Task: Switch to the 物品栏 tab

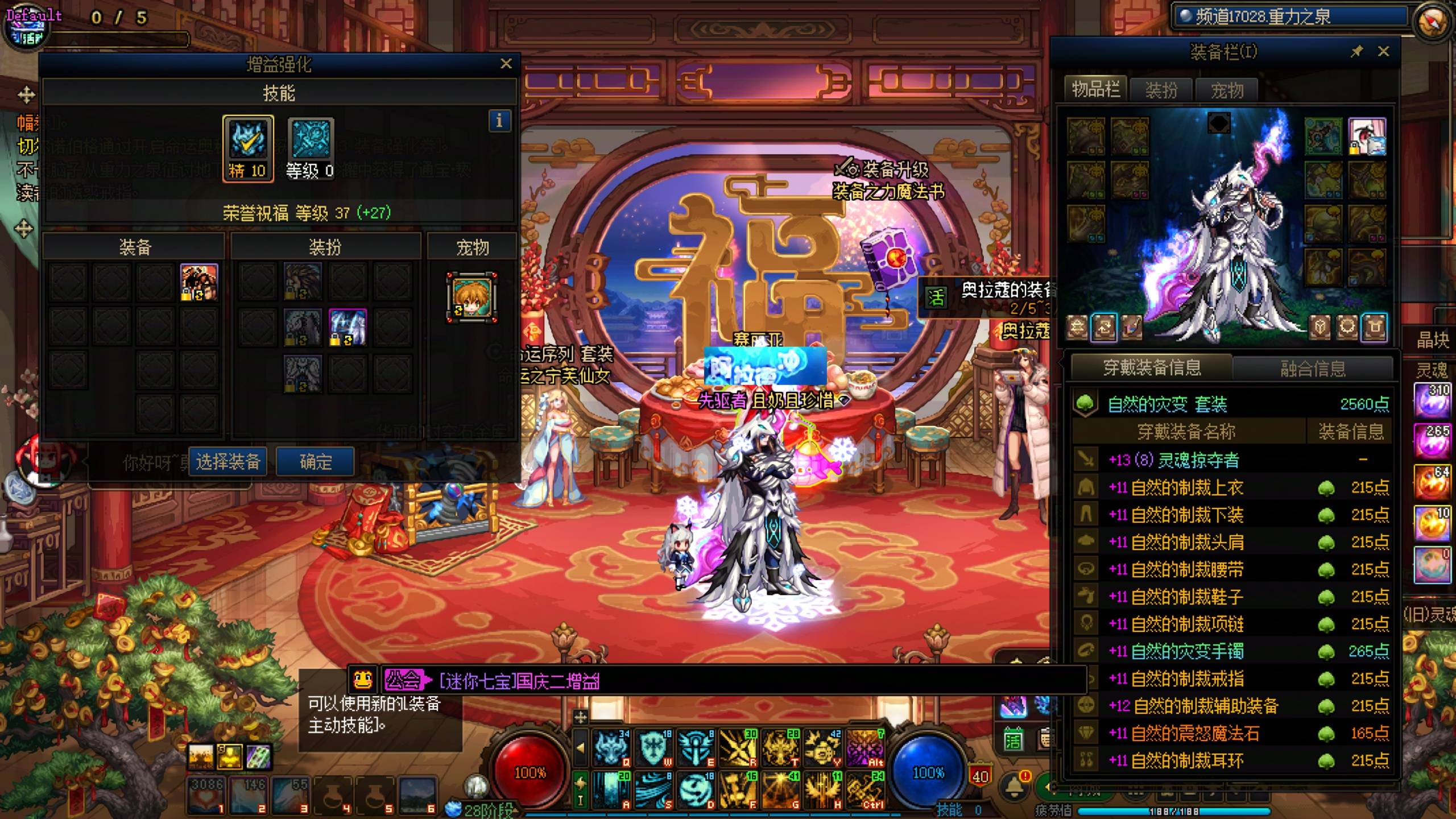Action: [1095, 89]
